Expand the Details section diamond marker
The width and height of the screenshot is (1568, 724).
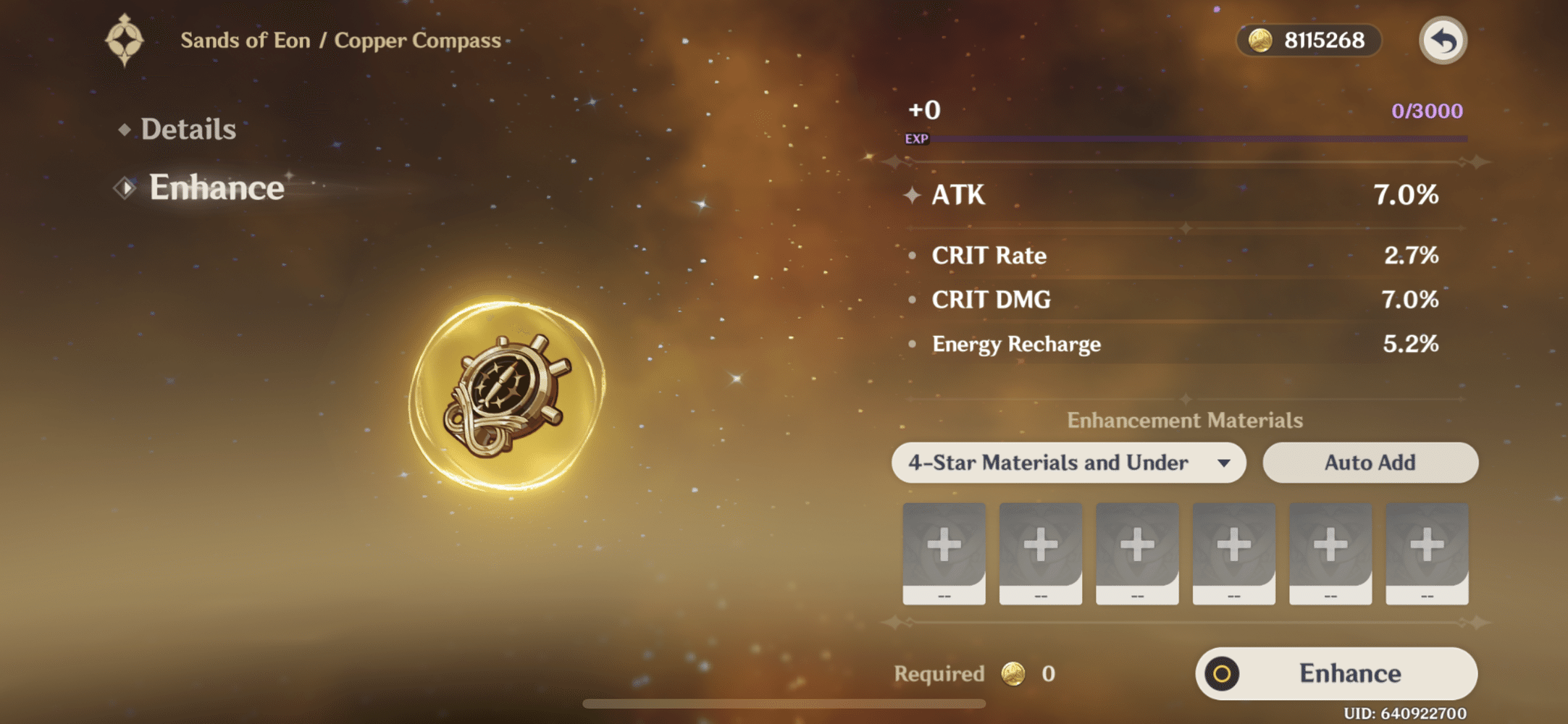tap(125, 128)
